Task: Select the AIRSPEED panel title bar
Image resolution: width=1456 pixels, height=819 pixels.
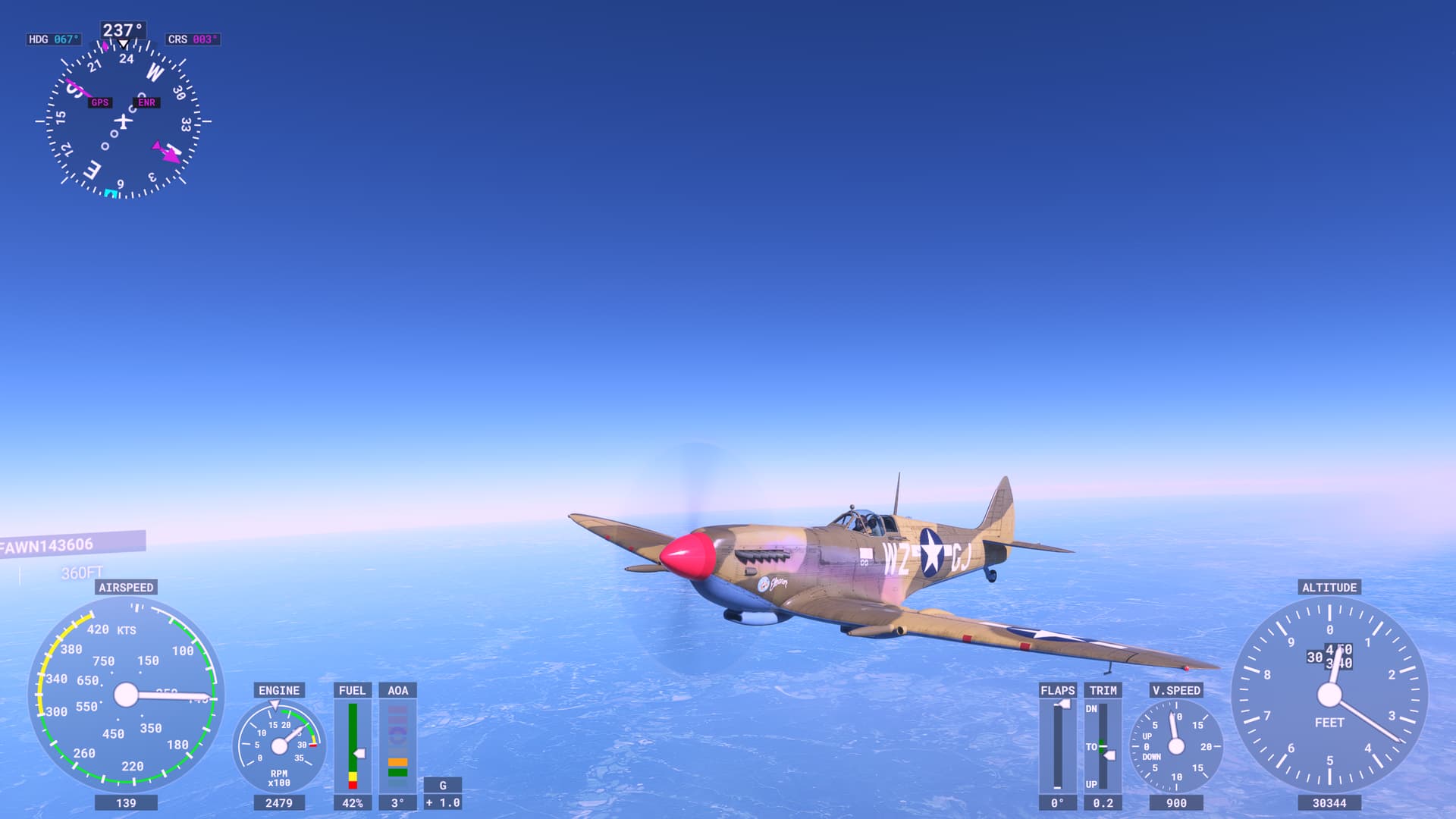Action: pyautogui.click(x=126, y=586)
